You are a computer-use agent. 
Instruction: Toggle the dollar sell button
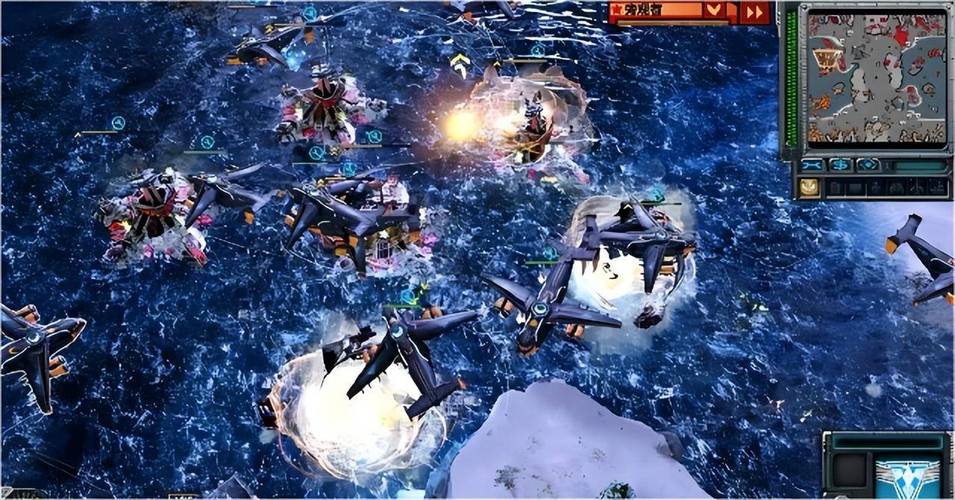840,164
